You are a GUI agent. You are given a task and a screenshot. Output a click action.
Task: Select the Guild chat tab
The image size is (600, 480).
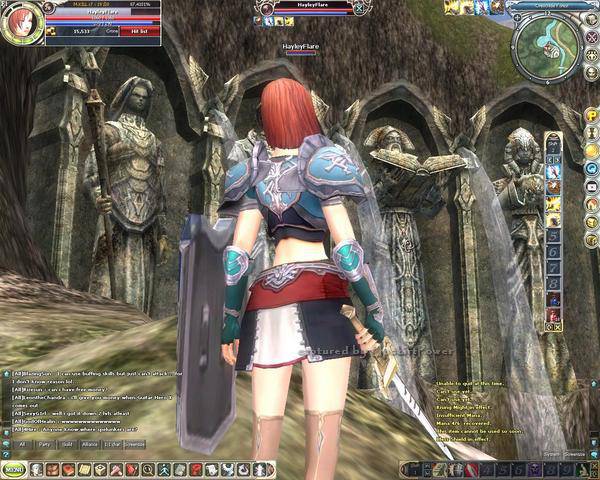click(x=67, y=443)
